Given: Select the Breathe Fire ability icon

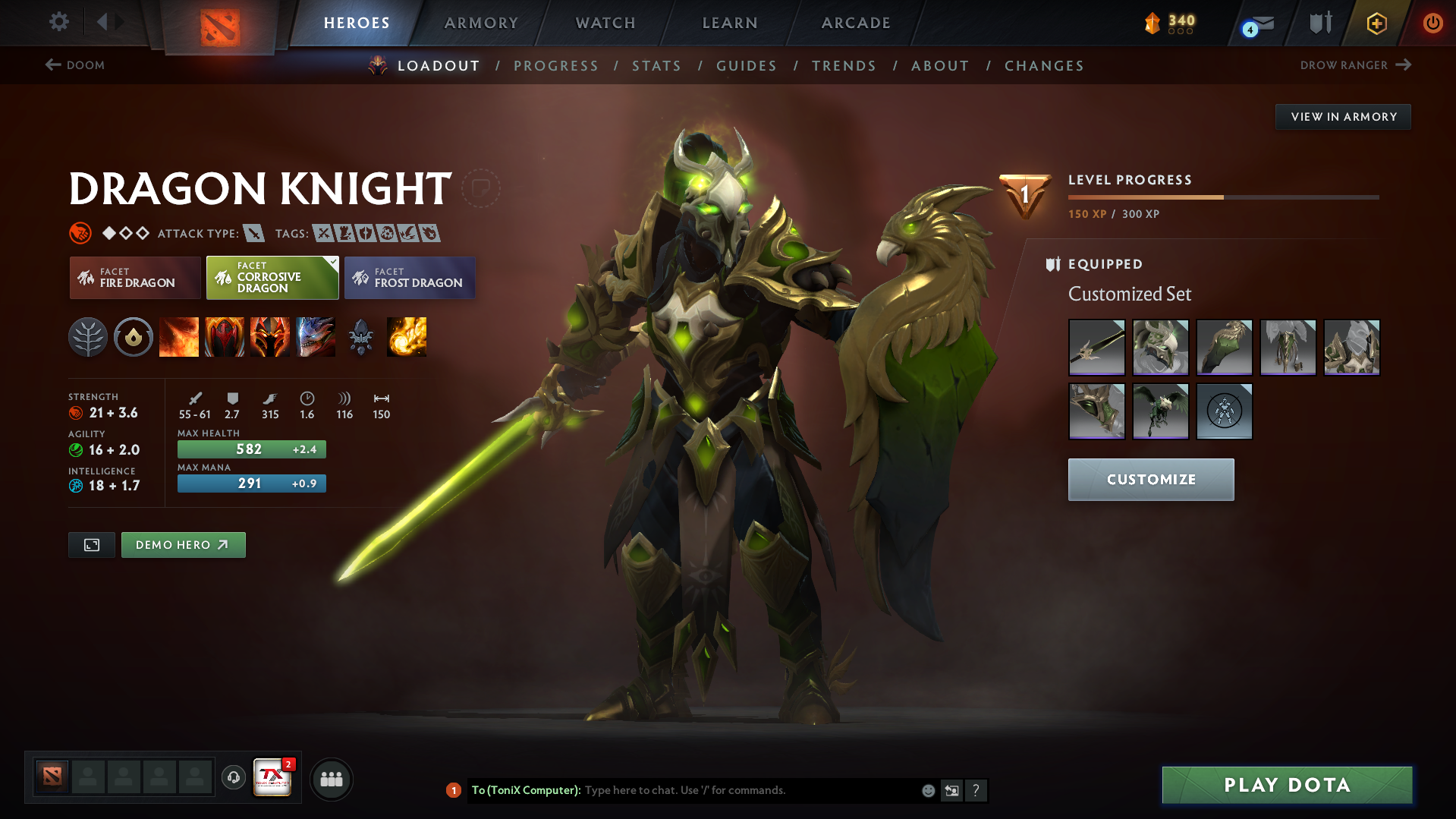Looking at the screenshot, I should click(x=179, y=337).
